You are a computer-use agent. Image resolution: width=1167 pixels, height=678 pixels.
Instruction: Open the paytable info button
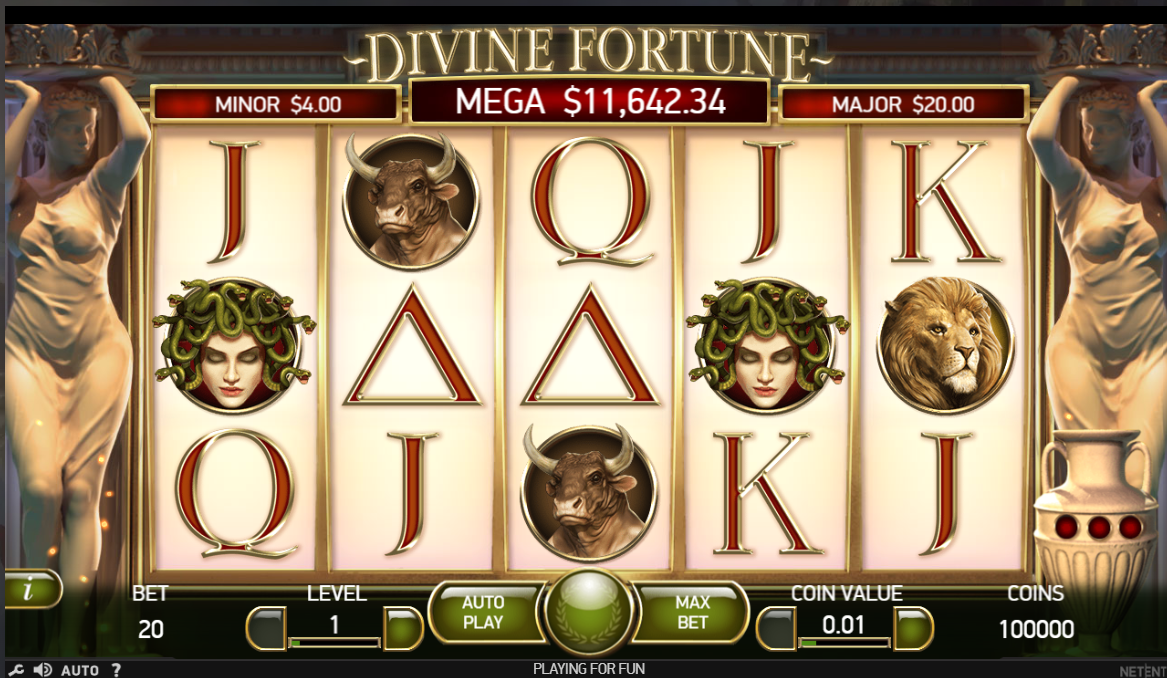(x=30, y=589)
